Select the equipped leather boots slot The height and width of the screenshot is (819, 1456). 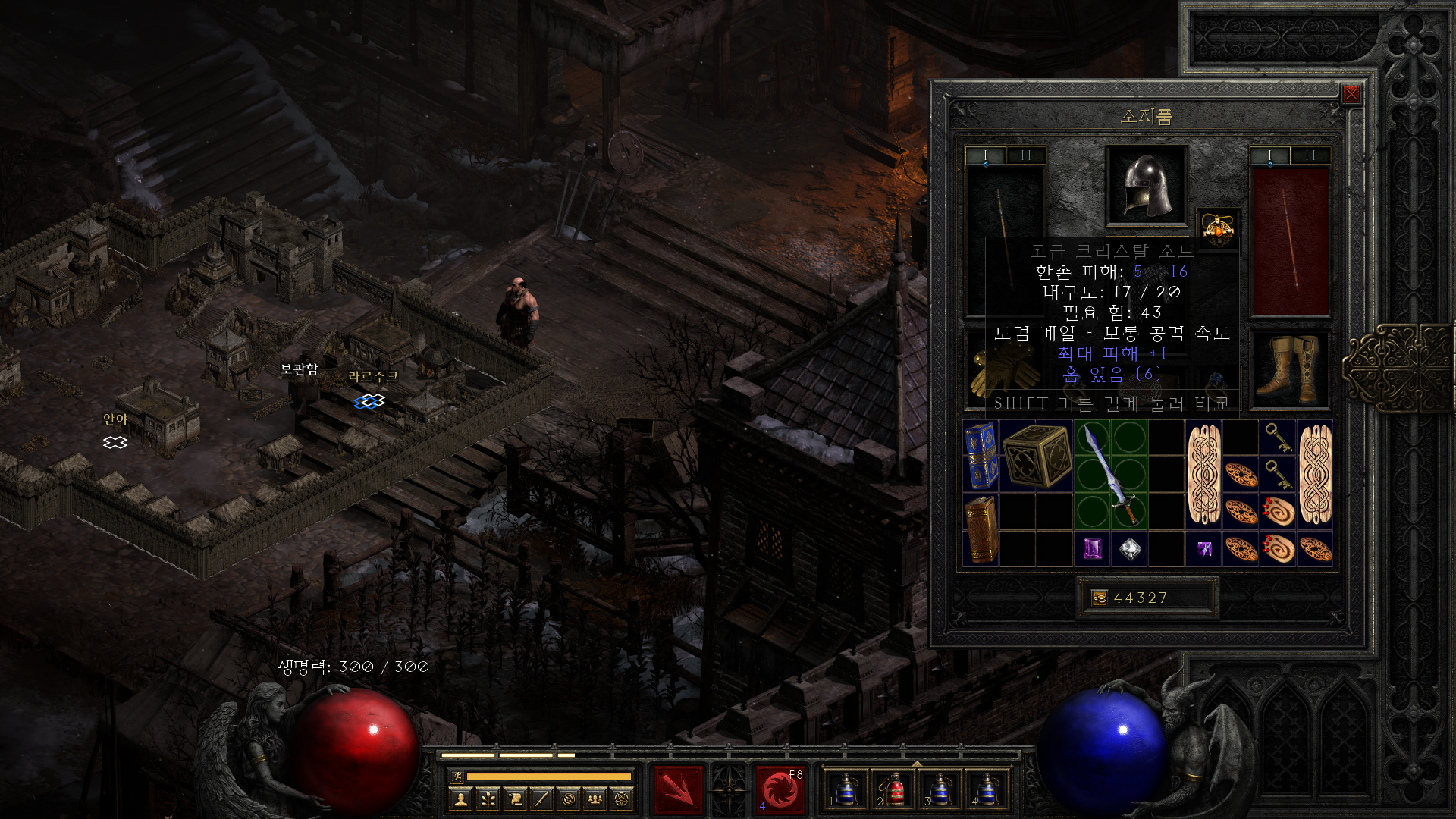(x=1288, y=369)
